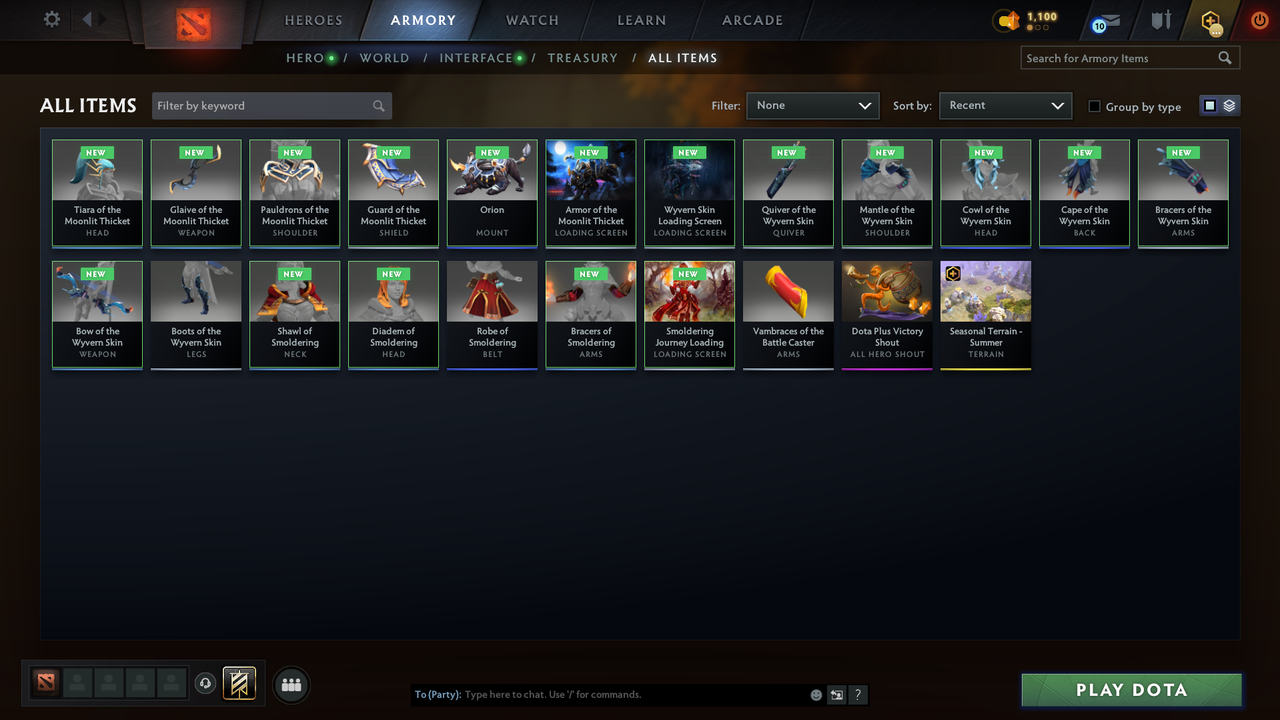The image size is (1280, 720).
Task: Open the Filter dropdown set to None
Action: tap(812, 105)
